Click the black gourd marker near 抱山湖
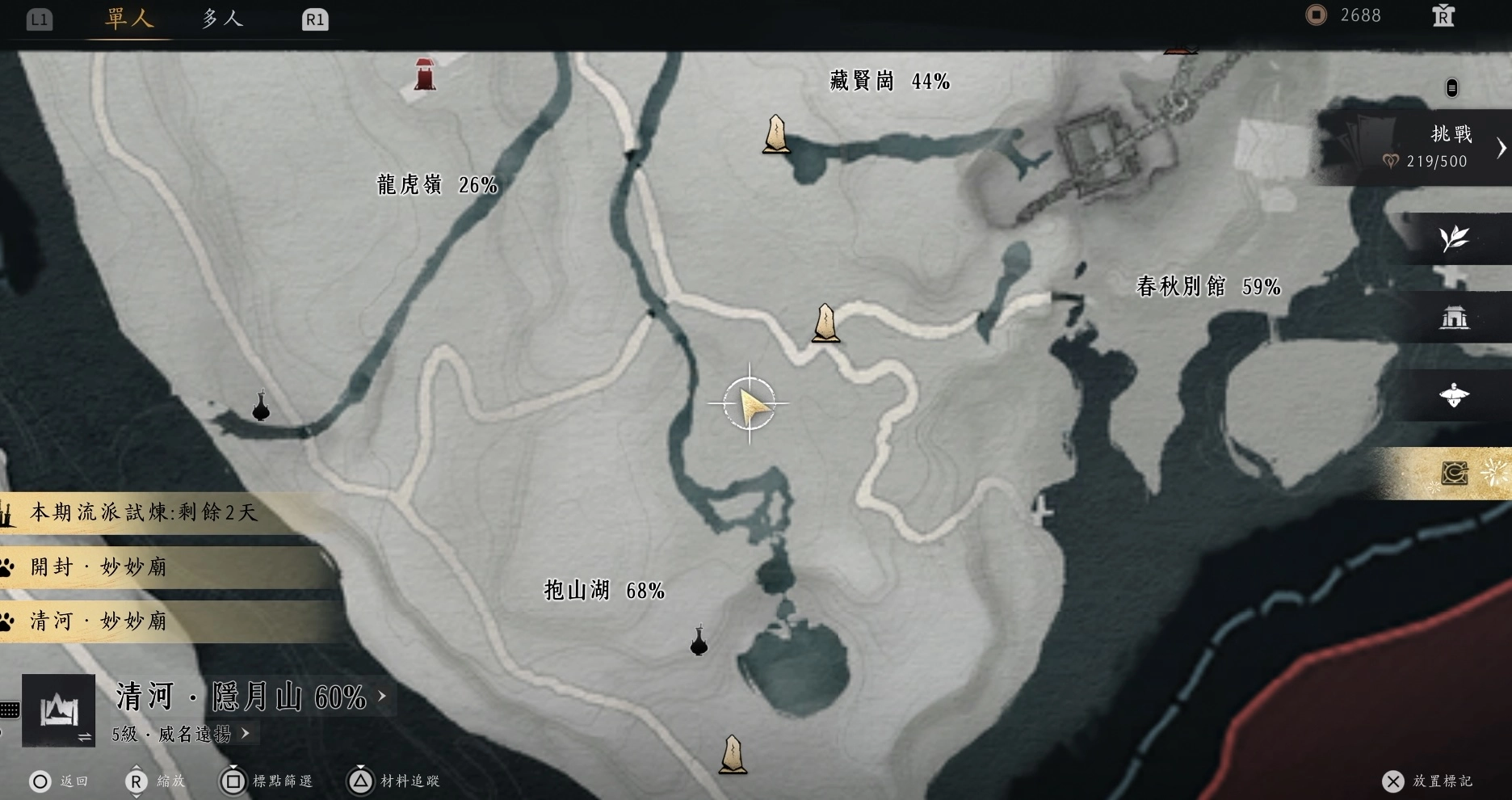The width and height of the screenshot is (1512, 800). click(698, 642)
